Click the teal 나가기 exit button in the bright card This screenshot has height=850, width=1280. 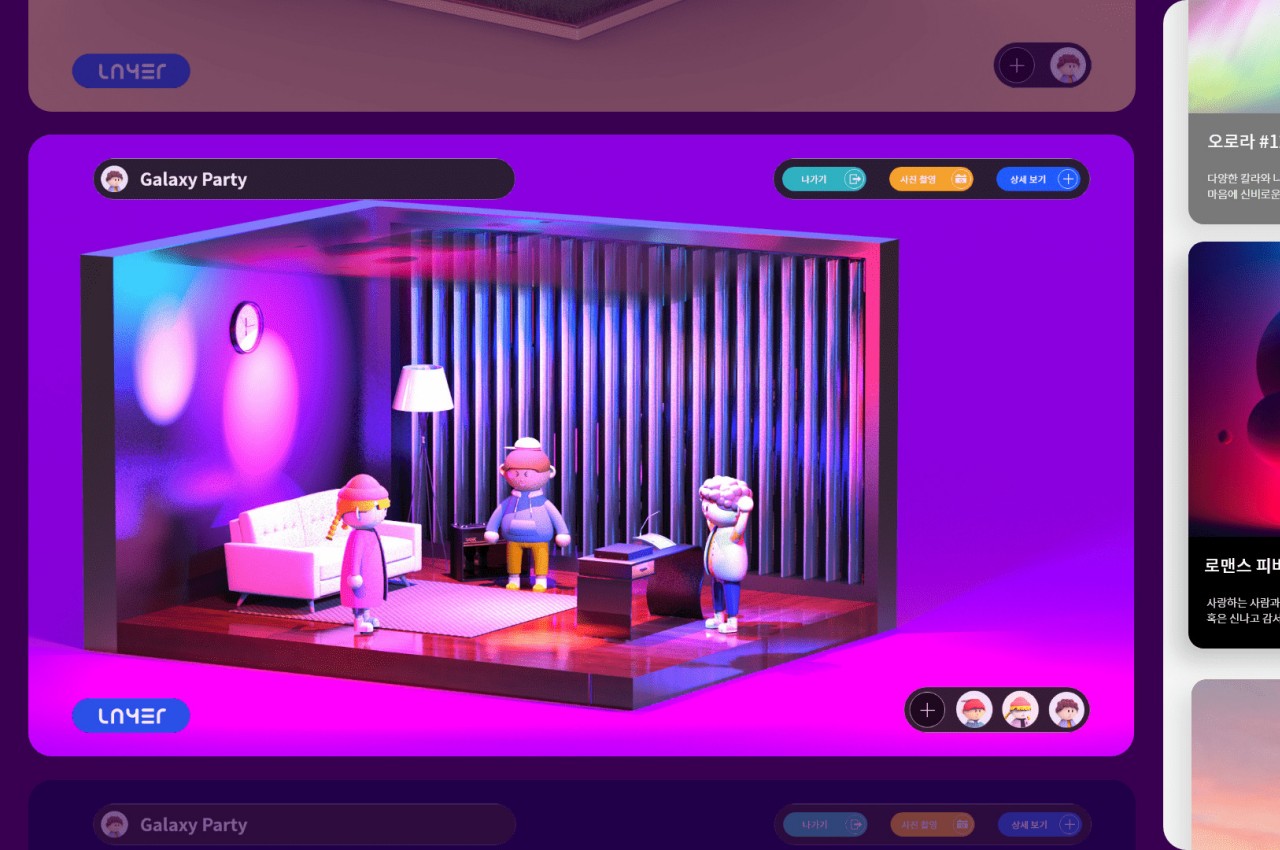click(x=824, y=179)
